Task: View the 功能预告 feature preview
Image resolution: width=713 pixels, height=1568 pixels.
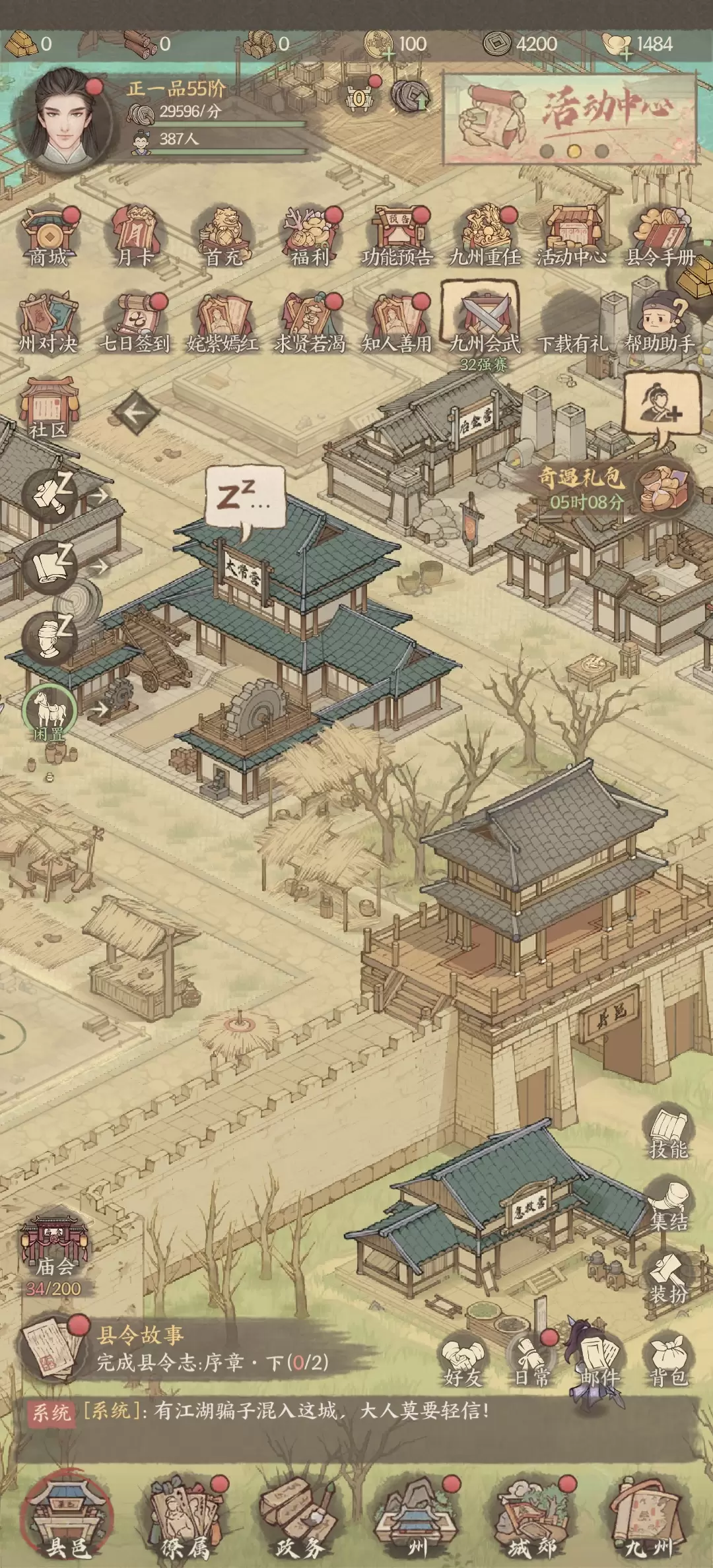Action: pos(397,236)
